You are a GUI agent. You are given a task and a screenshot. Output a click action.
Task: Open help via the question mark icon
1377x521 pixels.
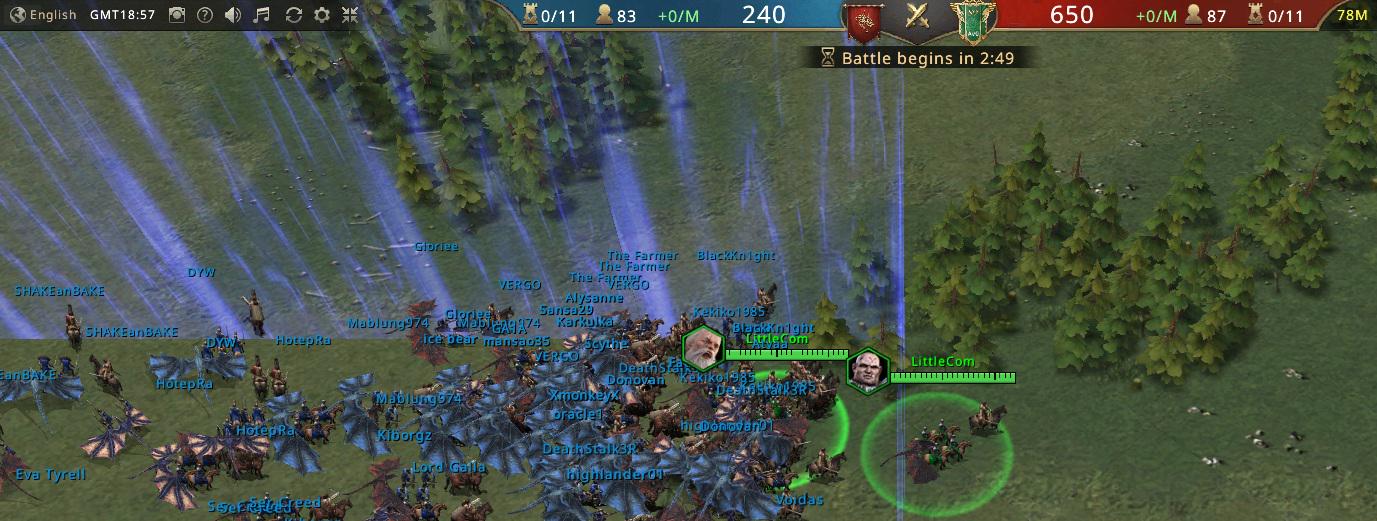click(x=205, y=15)
